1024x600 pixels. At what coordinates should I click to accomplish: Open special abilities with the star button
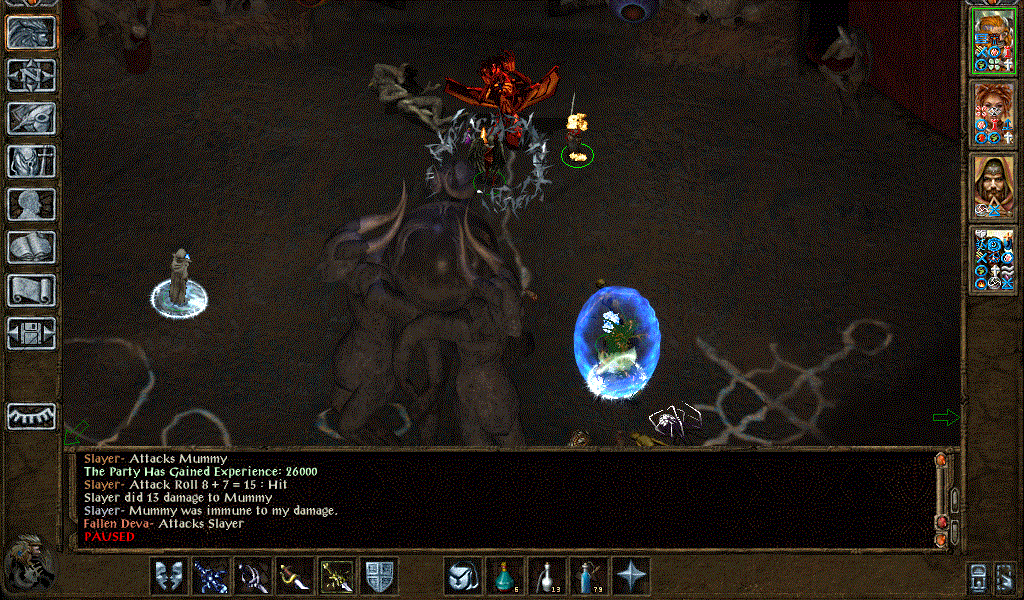631,576
